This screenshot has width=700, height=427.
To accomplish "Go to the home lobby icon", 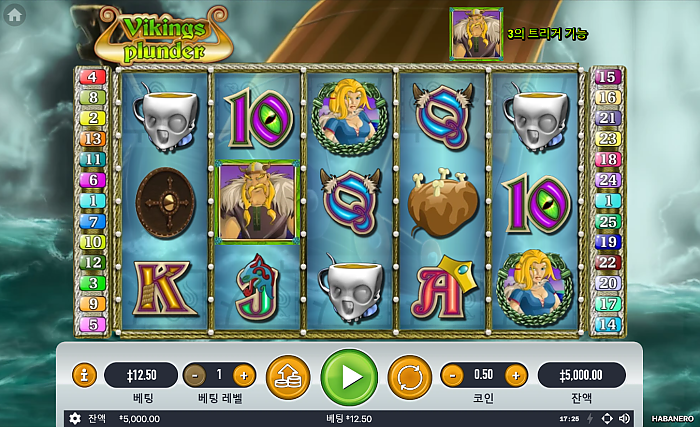I will click(15, 15).
